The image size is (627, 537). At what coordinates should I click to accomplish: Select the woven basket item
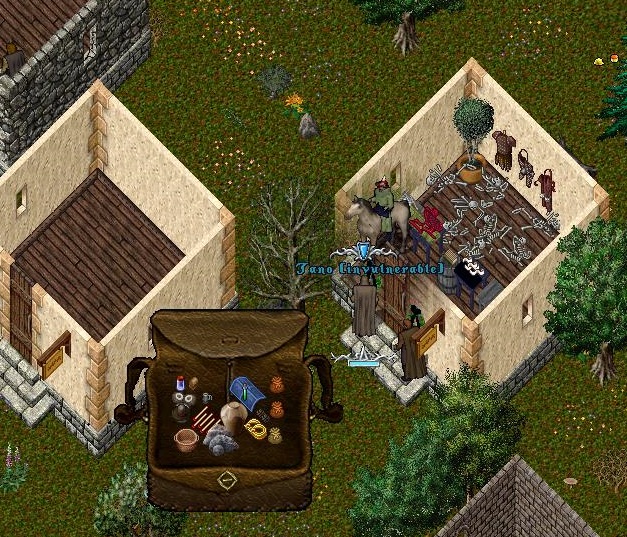(x=186, y=439)
